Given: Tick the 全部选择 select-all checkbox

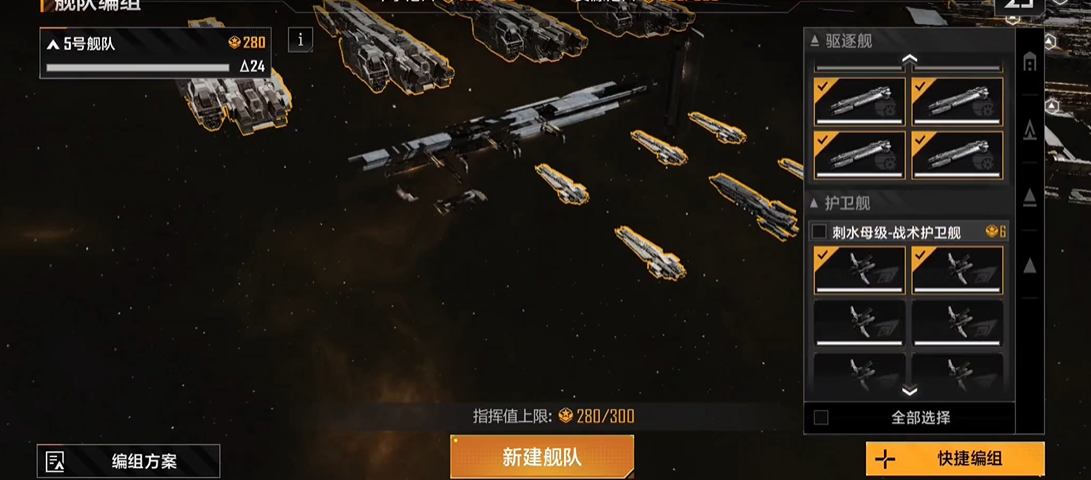Looking at the screenshot, I should [821, 417].
